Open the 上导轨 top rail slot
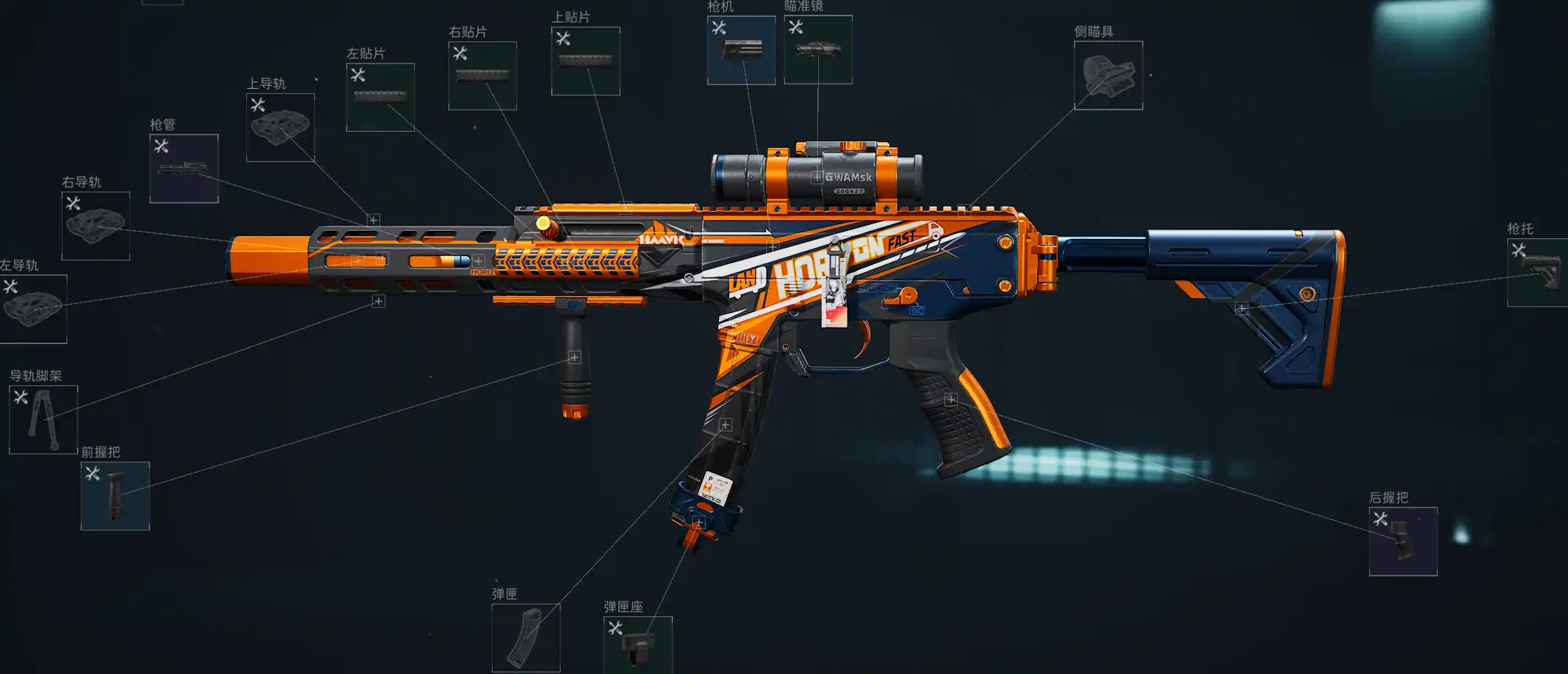 (x=280, y=127)
